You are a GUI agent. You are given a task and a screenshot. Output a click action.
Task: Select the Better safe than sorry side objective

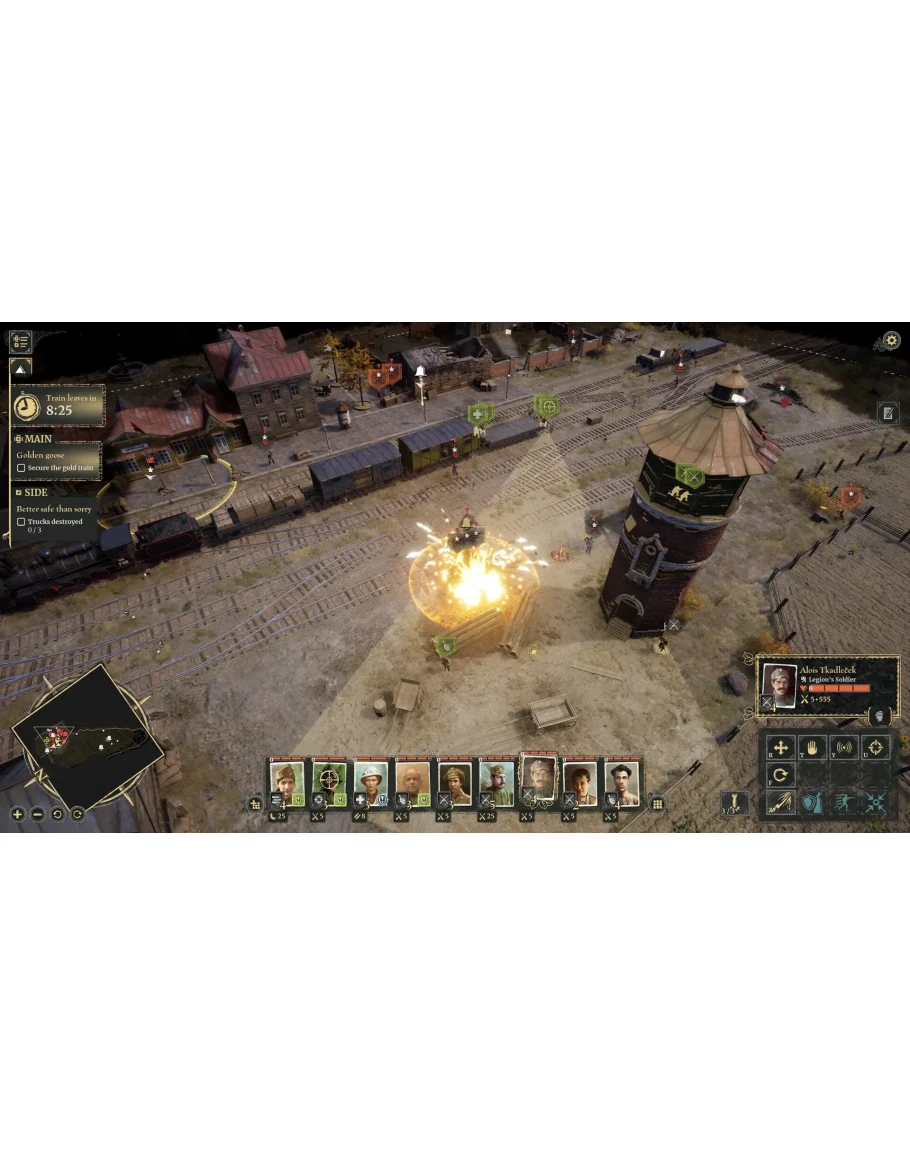54,509
